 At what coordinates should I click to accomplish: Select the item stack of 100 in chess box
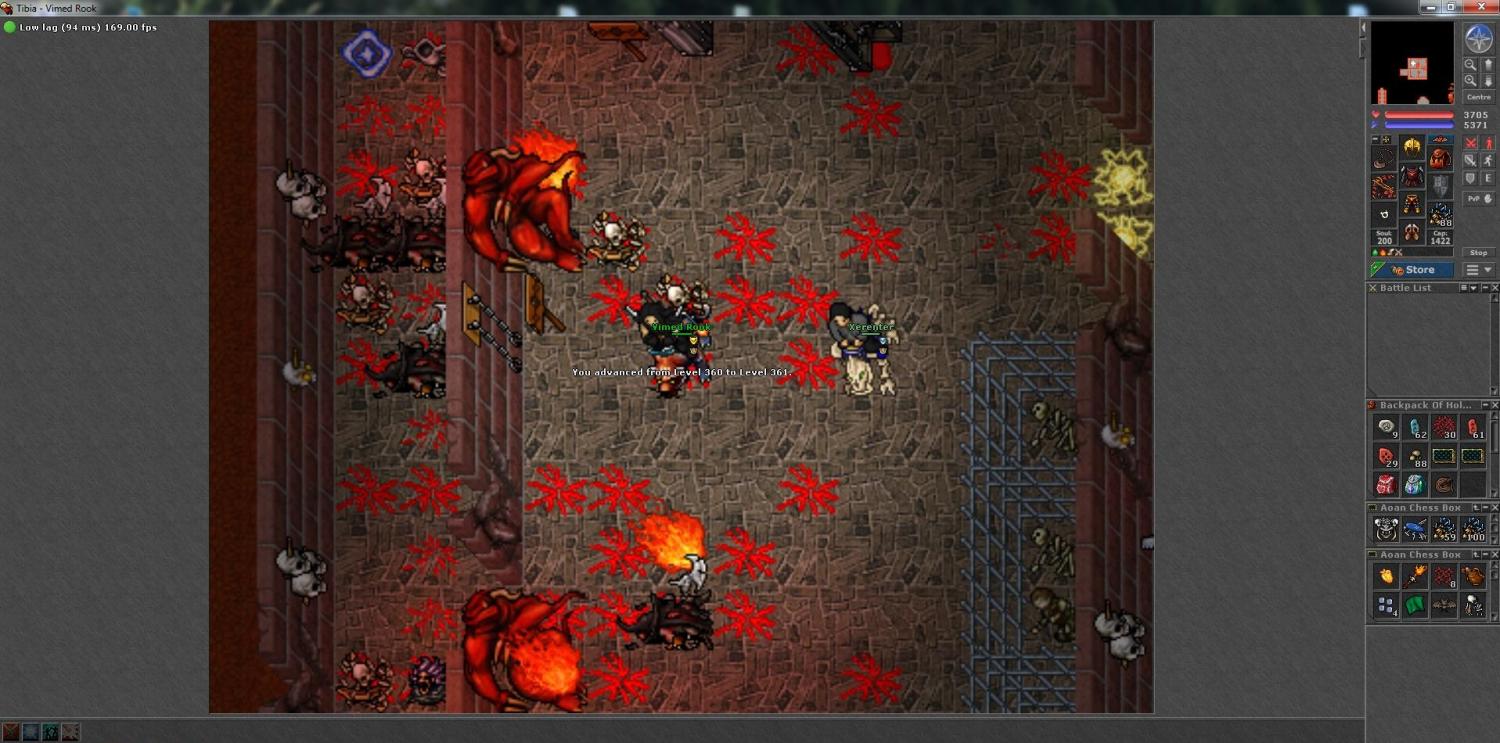[1472, 529]
